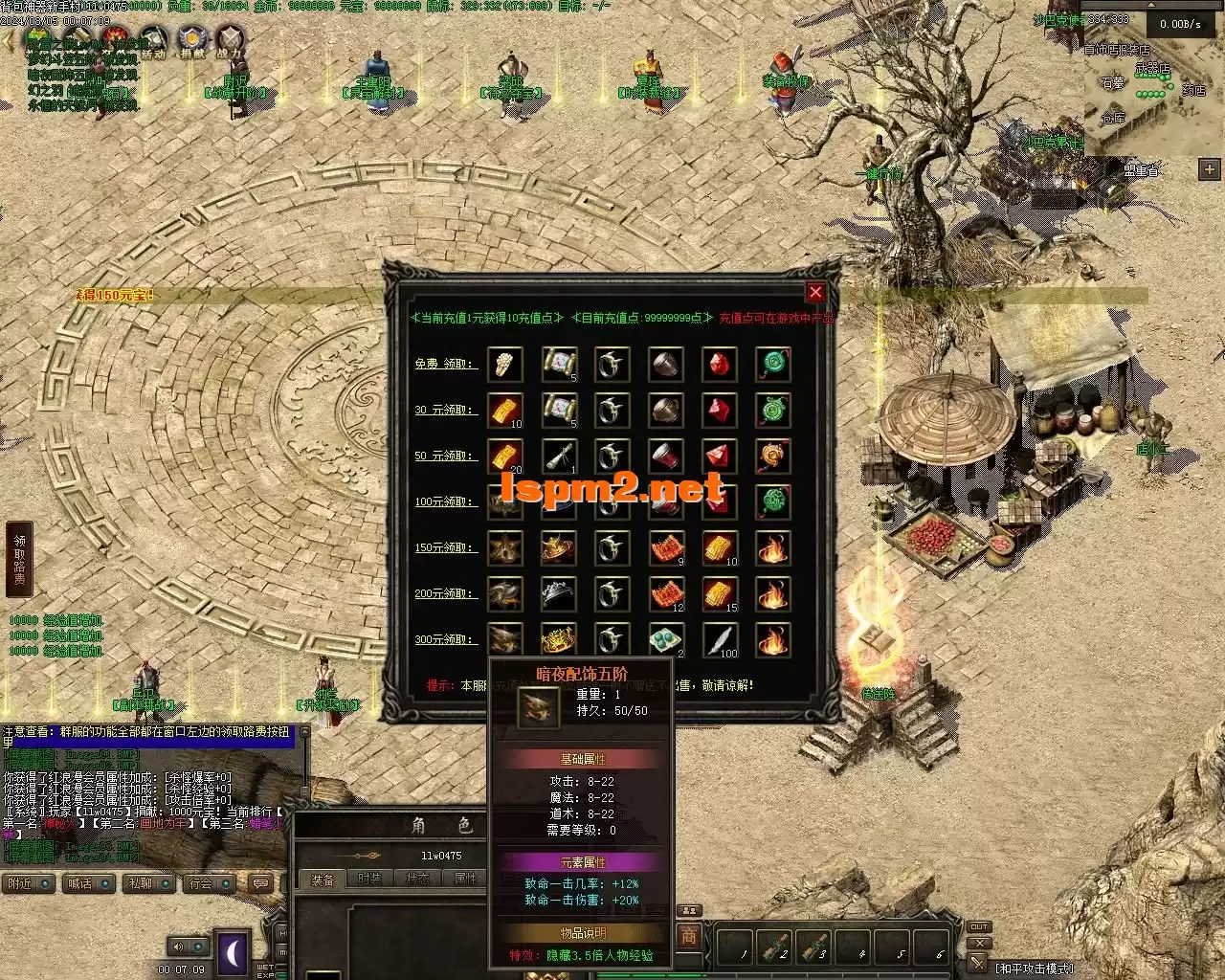Open the 时装 tab in character panel
This screenshot has height=980, width=1225.
coord(369,879)
